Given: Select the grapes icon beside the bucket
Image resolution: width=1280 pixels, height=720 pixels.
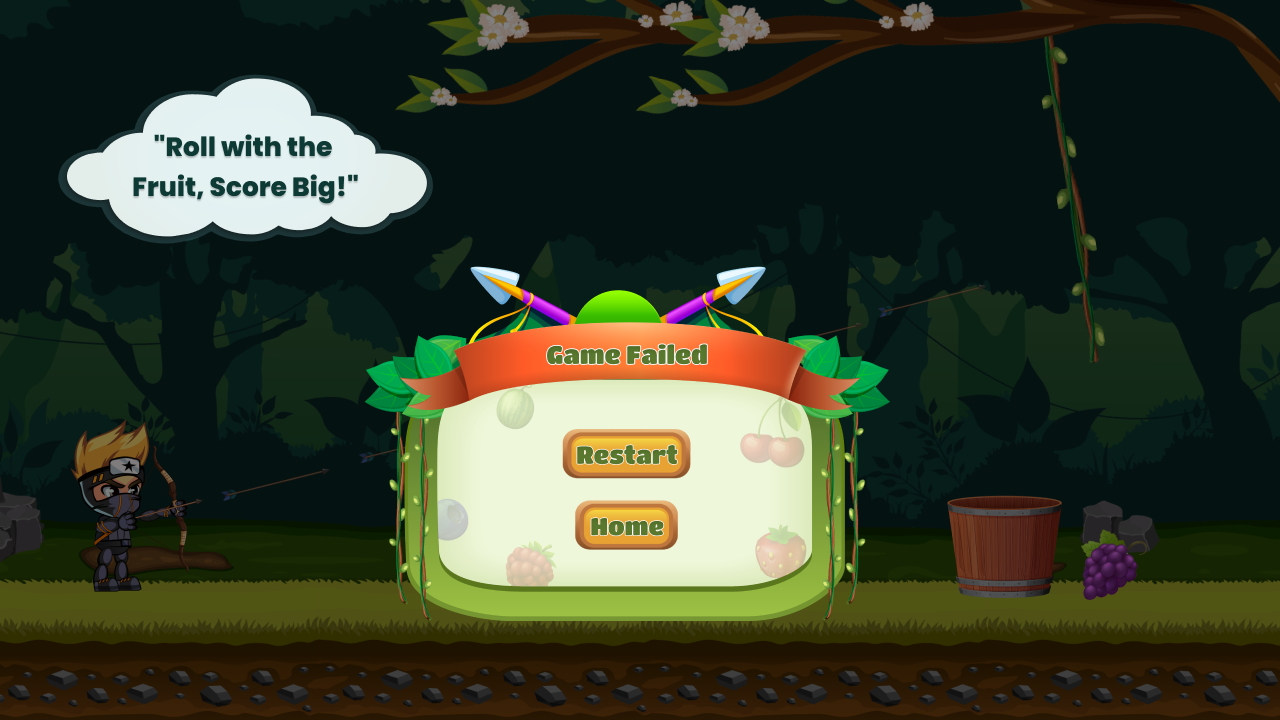Looking at the screenshot, I should coord(1106,568).
